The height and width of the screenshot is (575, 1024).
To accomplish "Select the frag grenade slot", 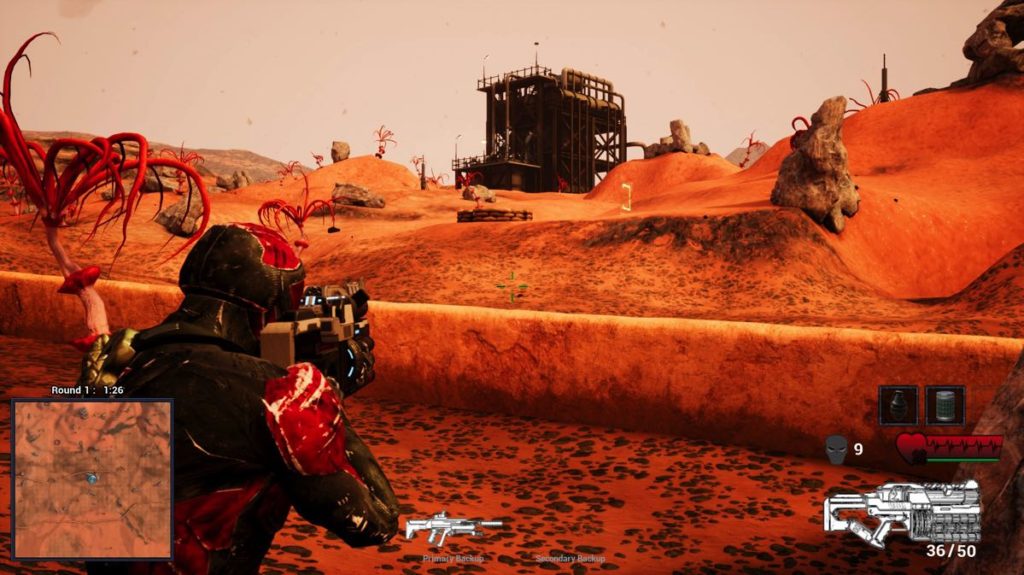I will tap(898, 405).
